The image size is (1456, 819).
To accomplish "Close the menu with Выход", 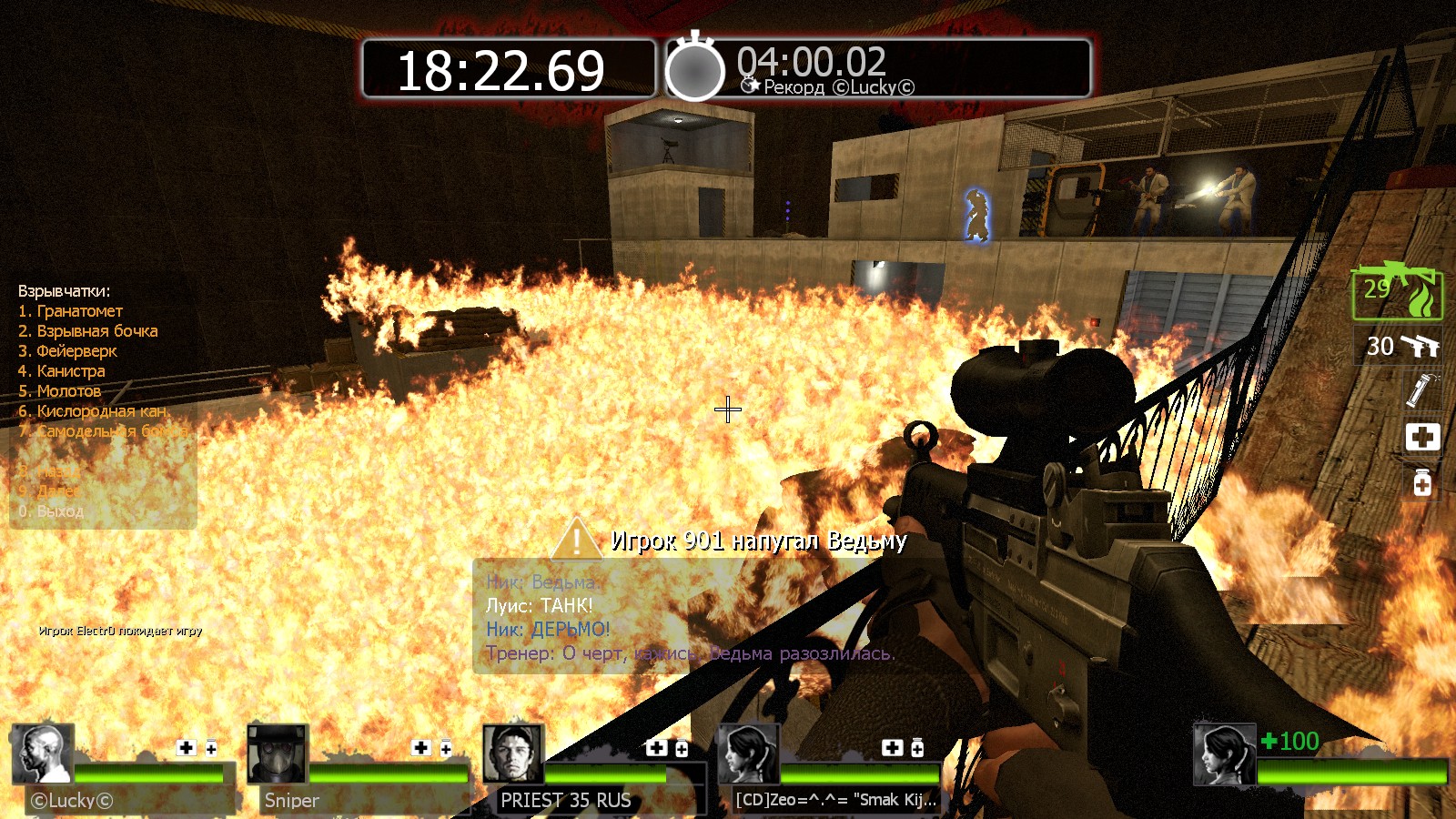I will tap(52, 511).
